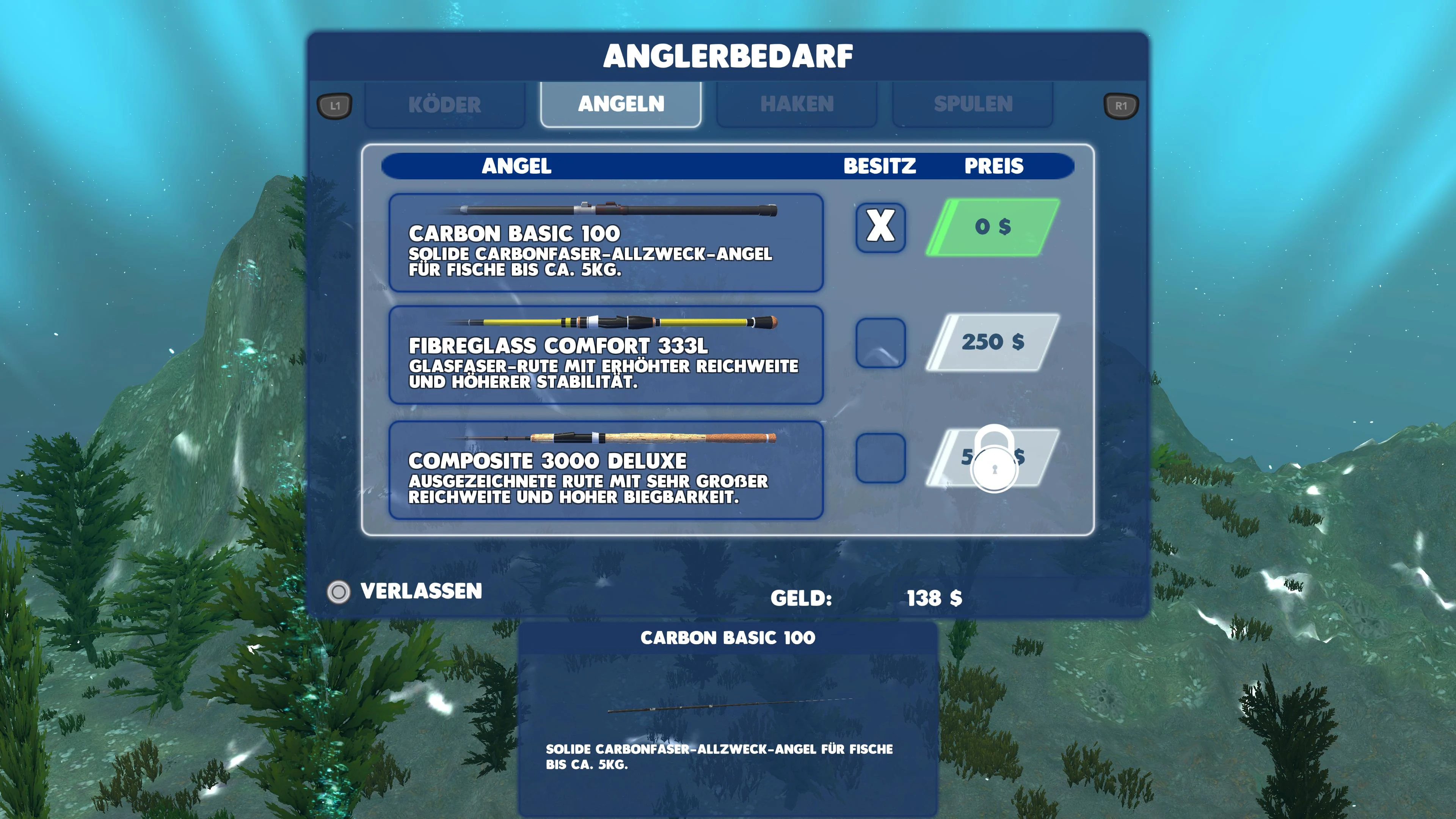Click Verlassen to leave the shop
1456x819 pixels.
point(421,592)
